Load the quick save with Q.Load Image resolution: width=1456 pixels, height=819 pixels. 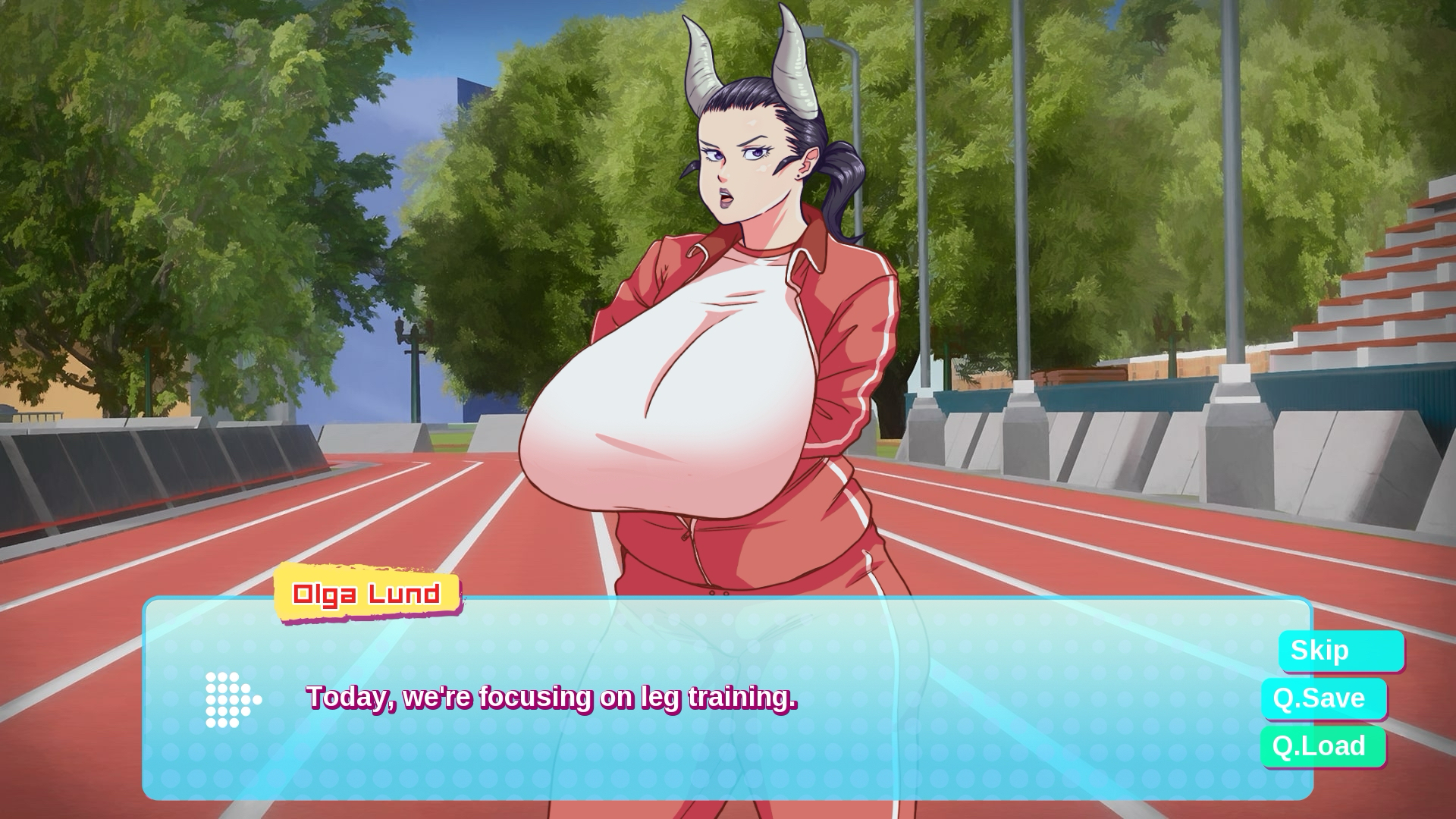(1323, 746)
